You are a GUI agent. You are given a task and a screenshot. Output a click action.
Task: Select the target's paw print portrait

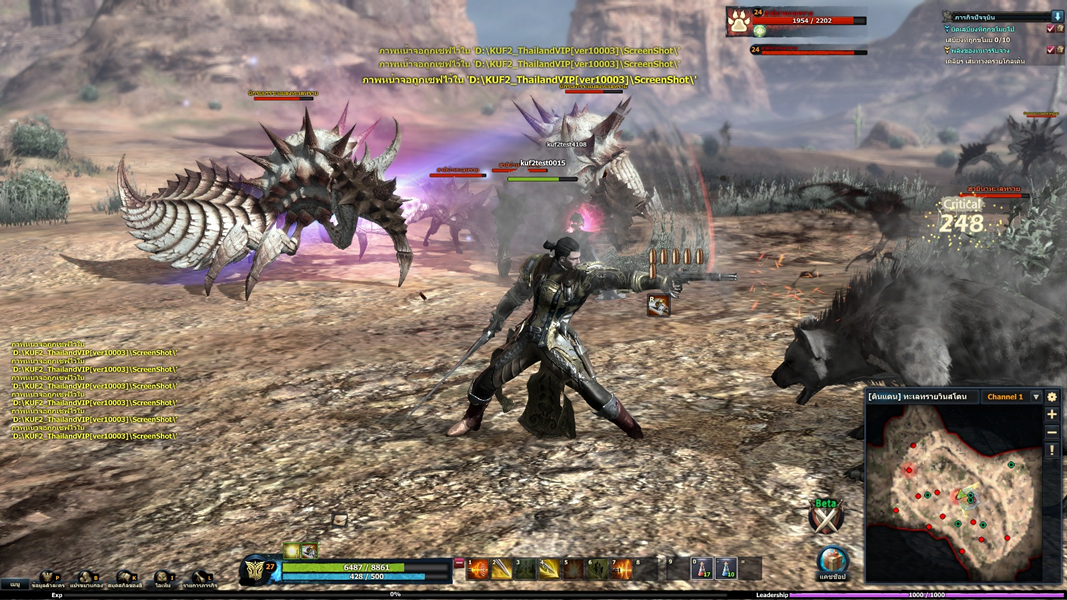(x=740, y=21)
